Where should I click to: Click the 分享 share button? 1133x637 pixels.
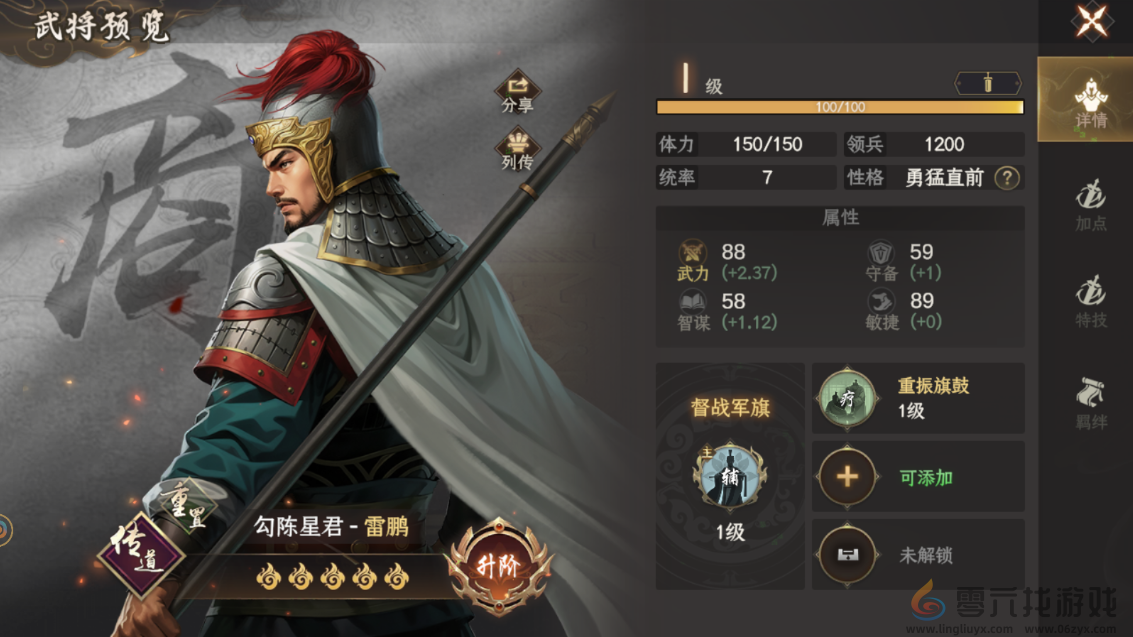point(517,91)
